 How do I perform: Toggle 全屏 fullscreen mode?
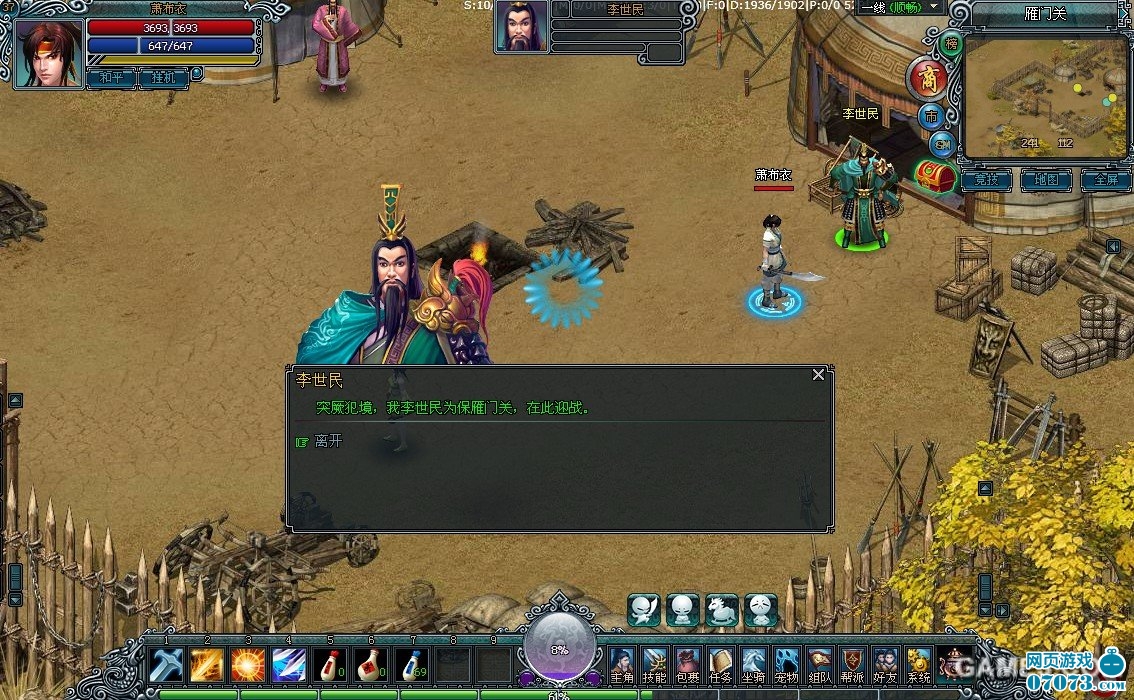coord(1105,180)
